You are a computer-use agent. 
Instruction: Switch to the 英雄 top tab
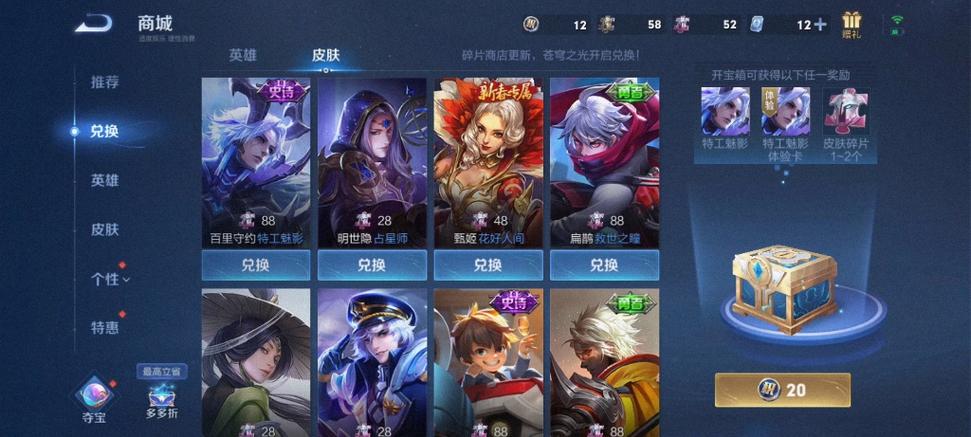pyautogui.click(x=242, y=55)
